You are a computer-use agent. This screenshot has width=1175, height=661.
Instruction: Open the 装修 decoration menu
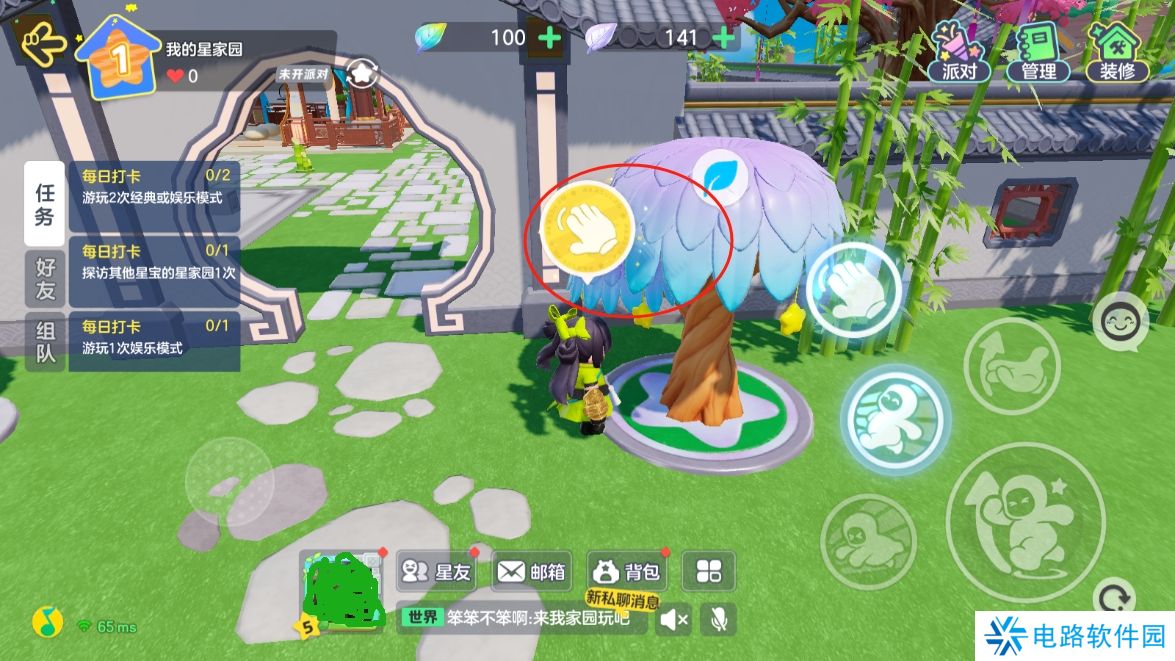pyautogui.click(x=1117, y=52)
